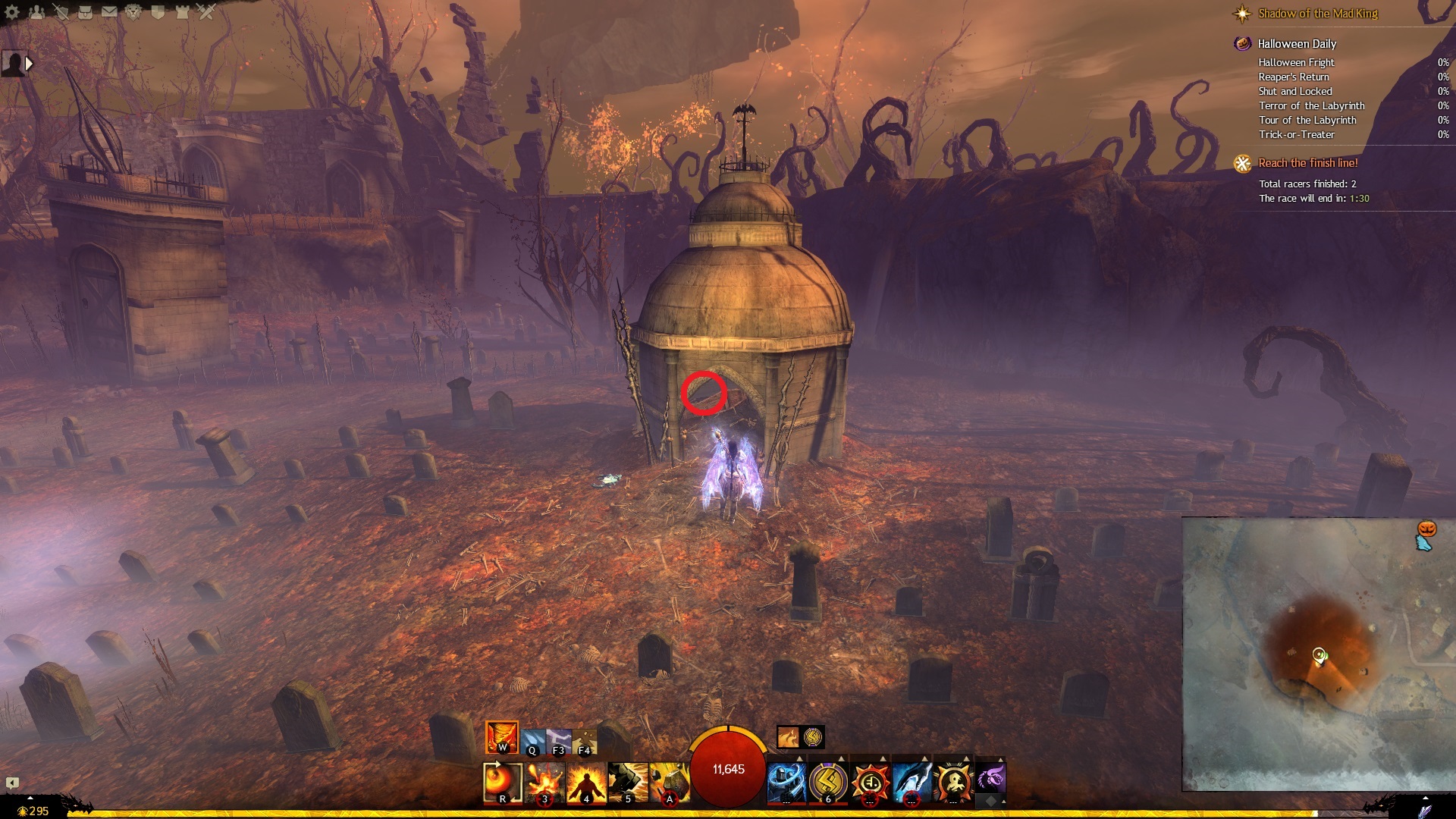The image size is (1456, 819).
Task: Expand the party portrait arrow
Action: (x=29, y=64)
